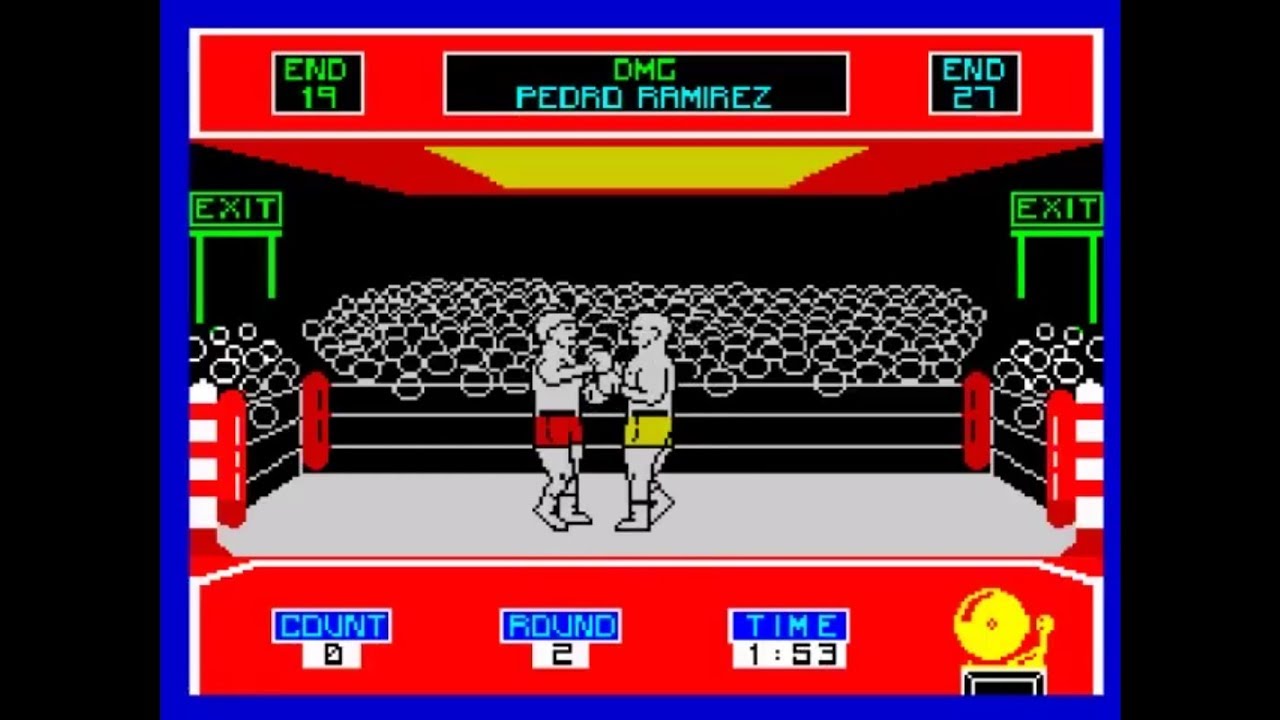Click the red-trunks boxer sprite
Image resolution: width=1280 pixels, height=720 pixels.
(556, 420)
